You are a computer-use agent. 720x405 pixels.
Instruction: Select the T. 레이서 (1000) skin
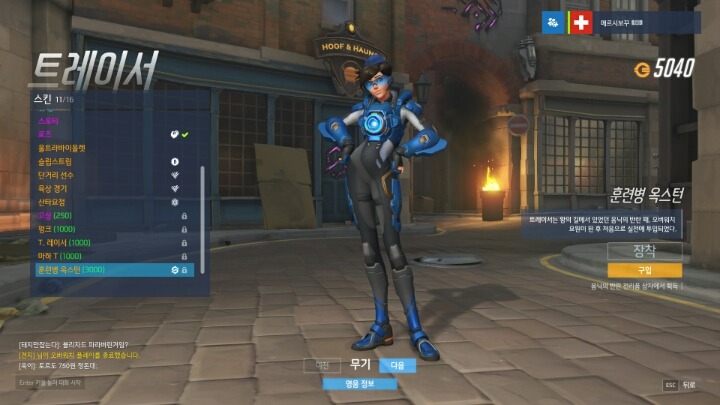[x=66, y=242]
